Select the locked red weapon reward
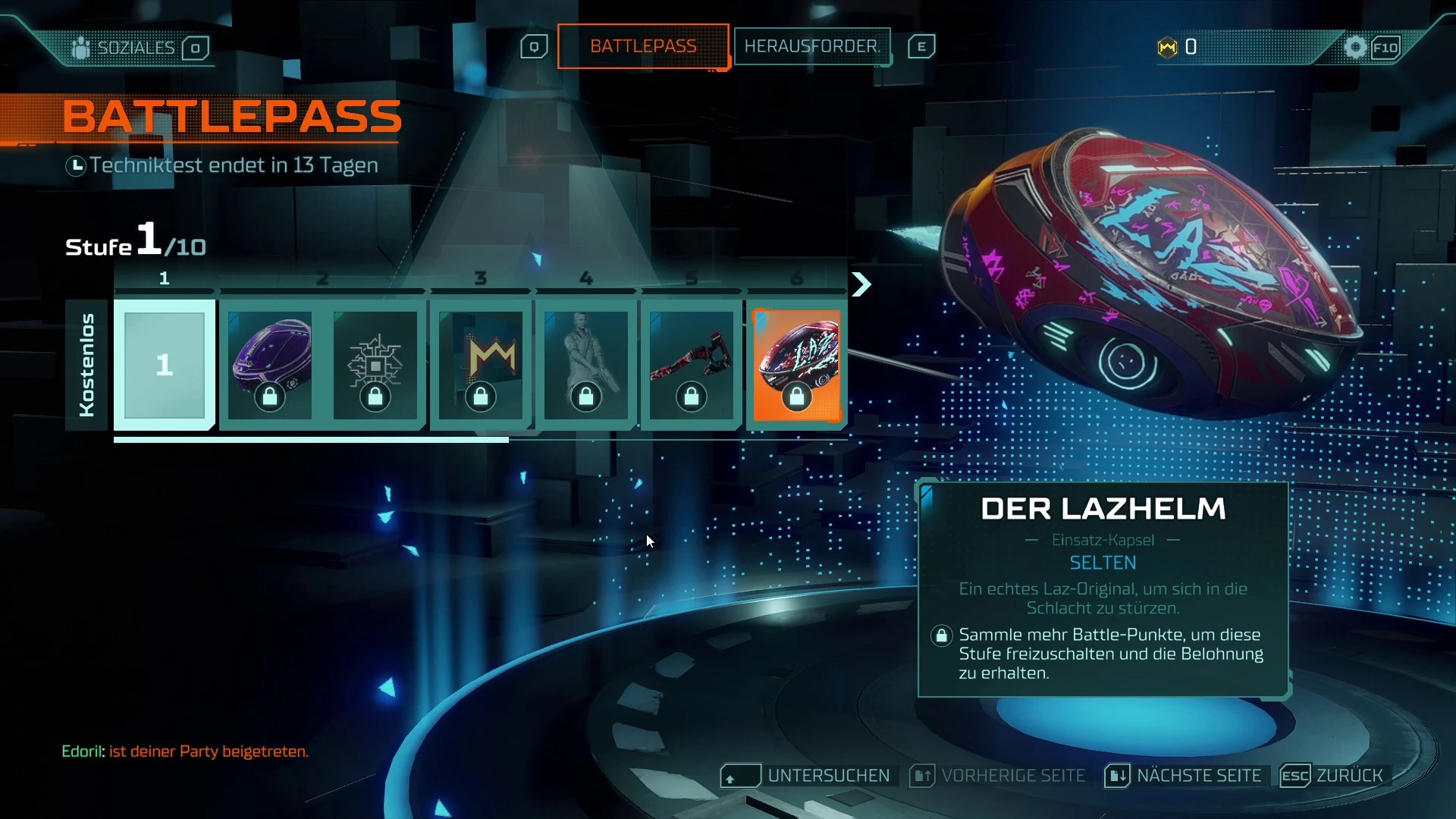Screen dimensions: 1456x819 coord(692,365)
